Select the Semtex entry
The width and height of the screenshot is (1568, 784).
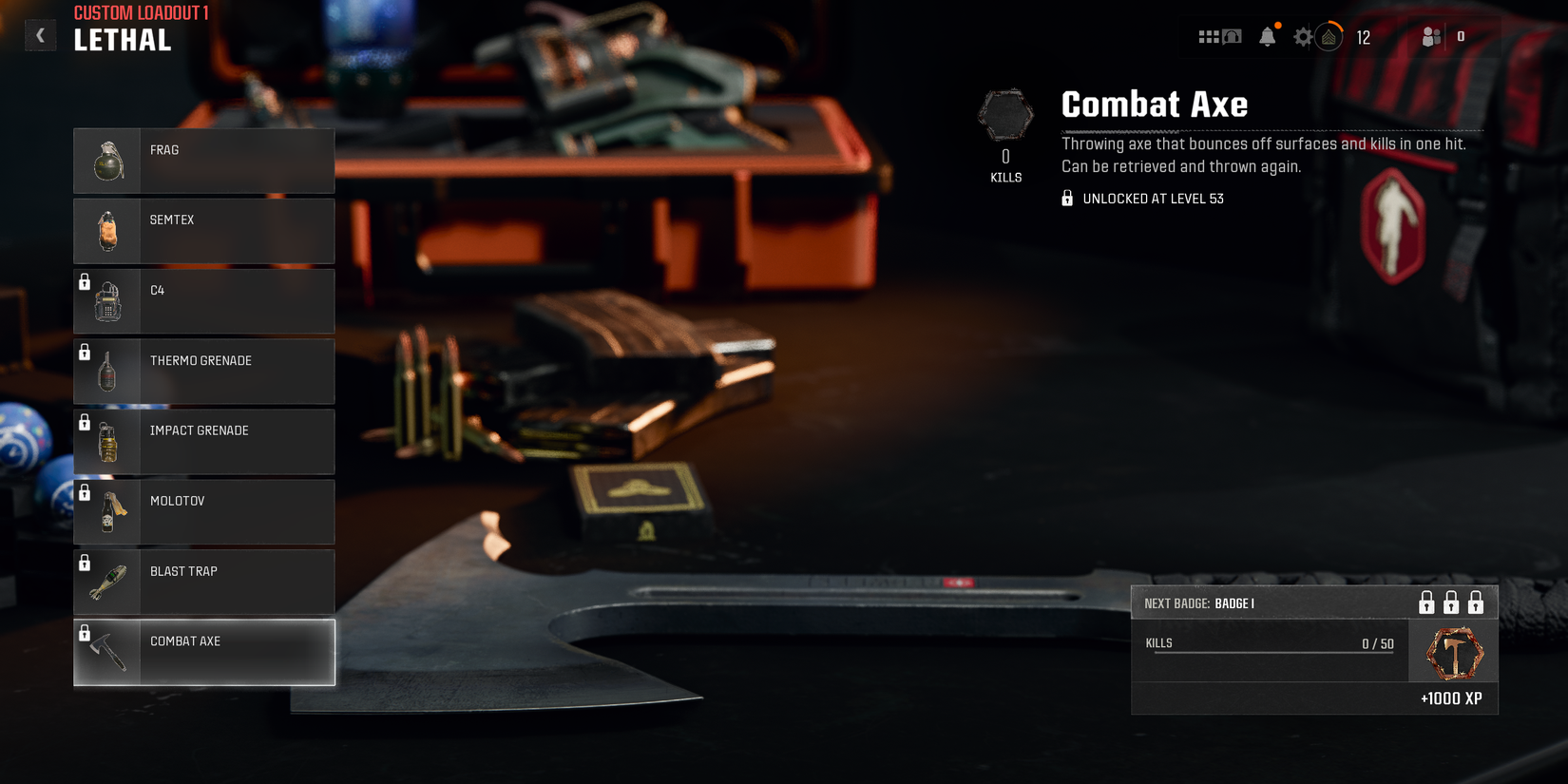203,231
